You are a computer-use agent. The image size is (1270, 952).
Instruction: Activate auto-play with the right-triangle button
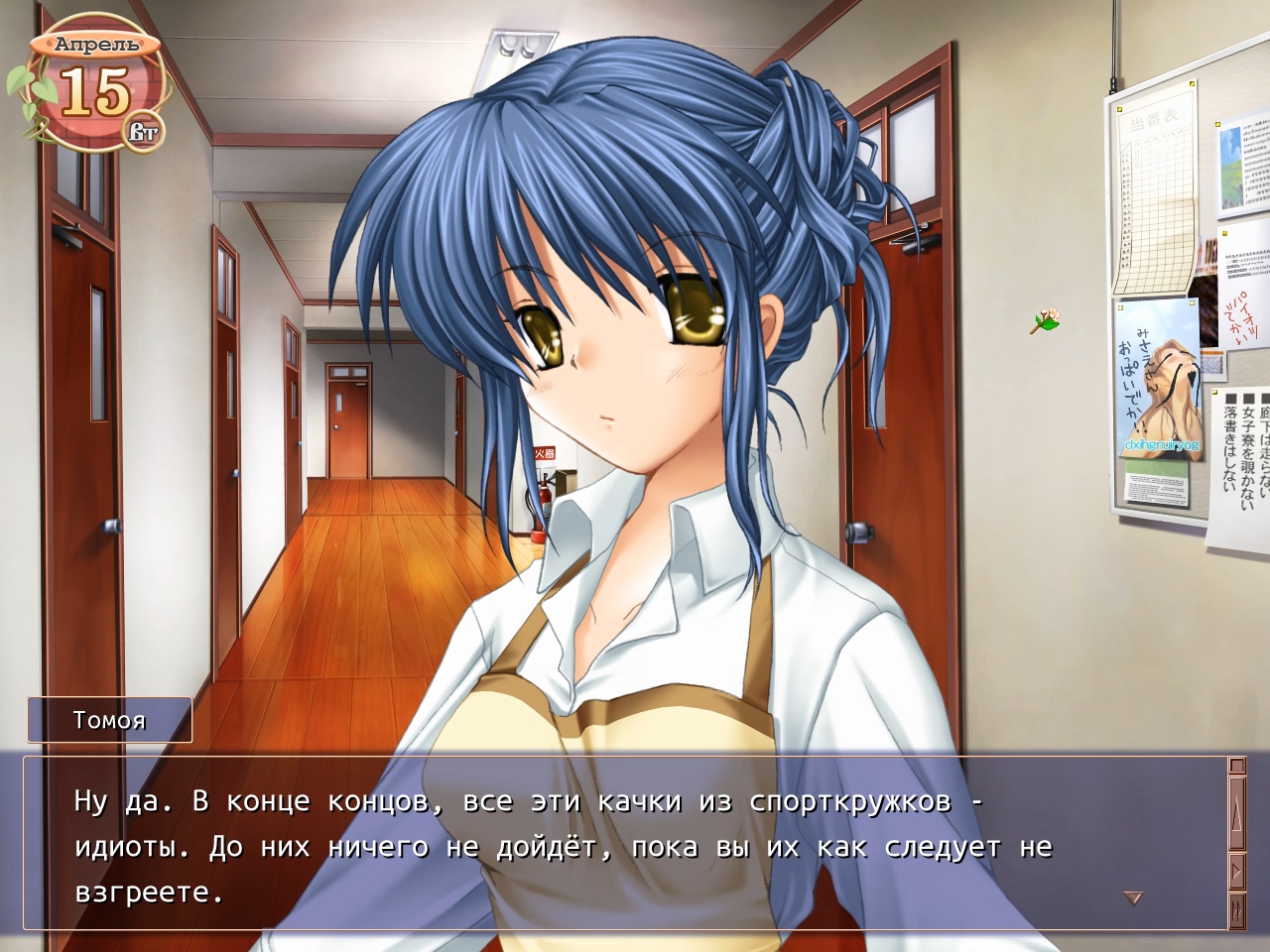pyautogui.click(x=1236, y=873)
